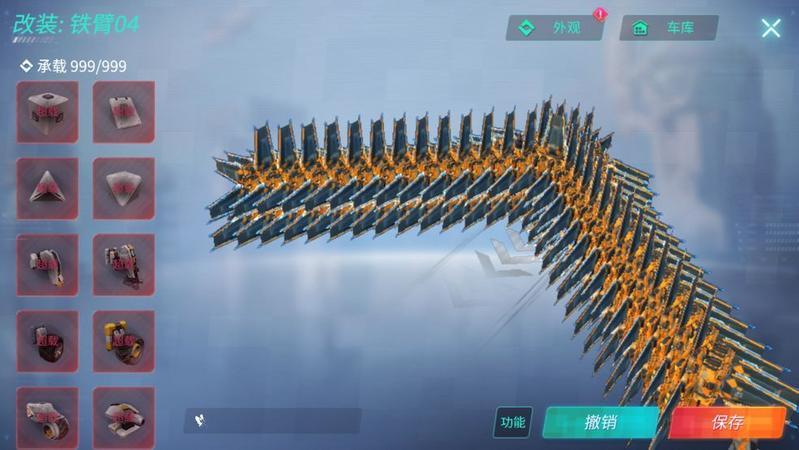This screenshot has width=799, height=450.
Task: Pick the upward triangle wedge part
Action: tap(47, 188)
